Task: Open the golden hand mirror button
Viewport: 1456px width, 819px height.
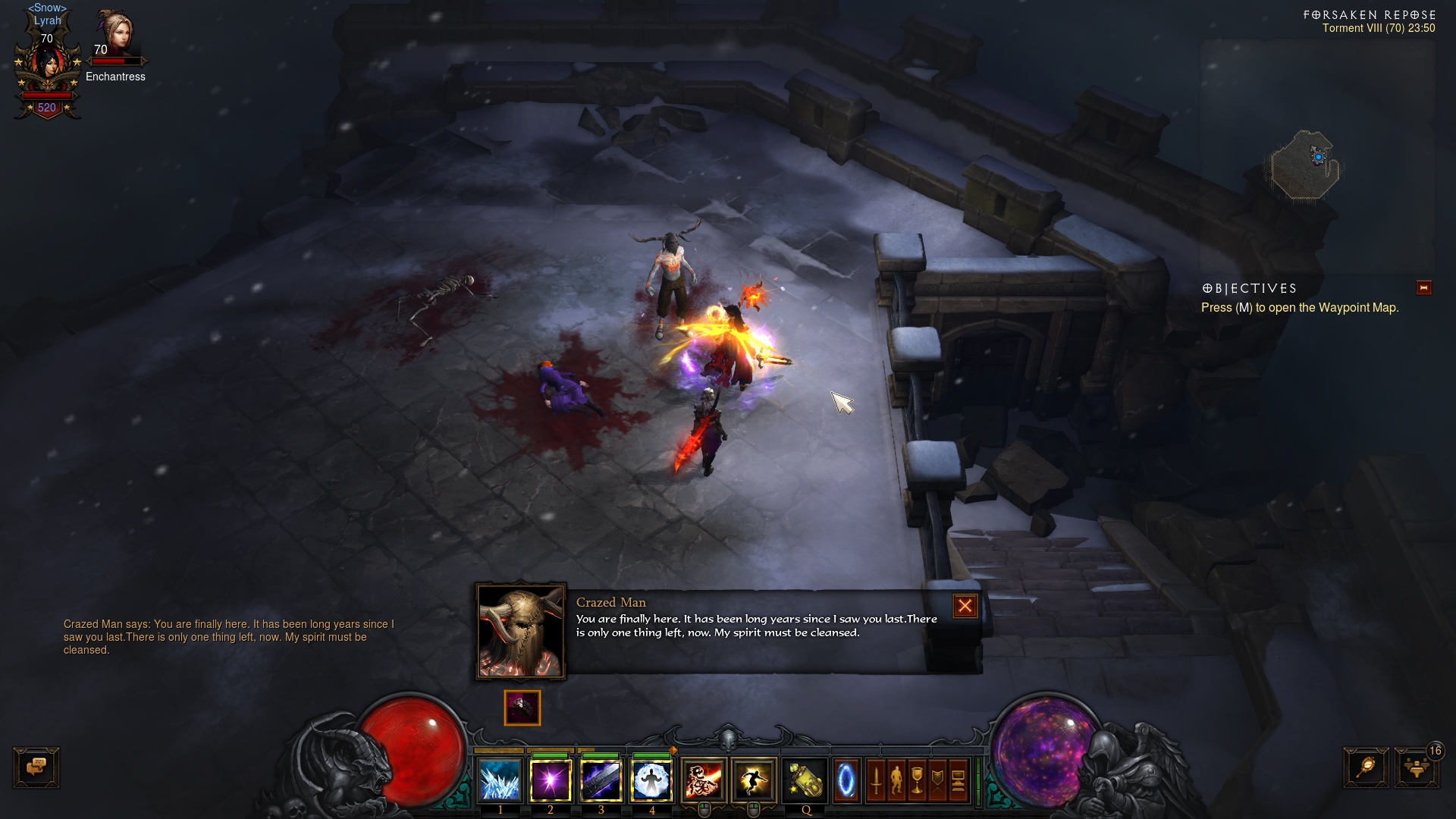Action: 1367,767
